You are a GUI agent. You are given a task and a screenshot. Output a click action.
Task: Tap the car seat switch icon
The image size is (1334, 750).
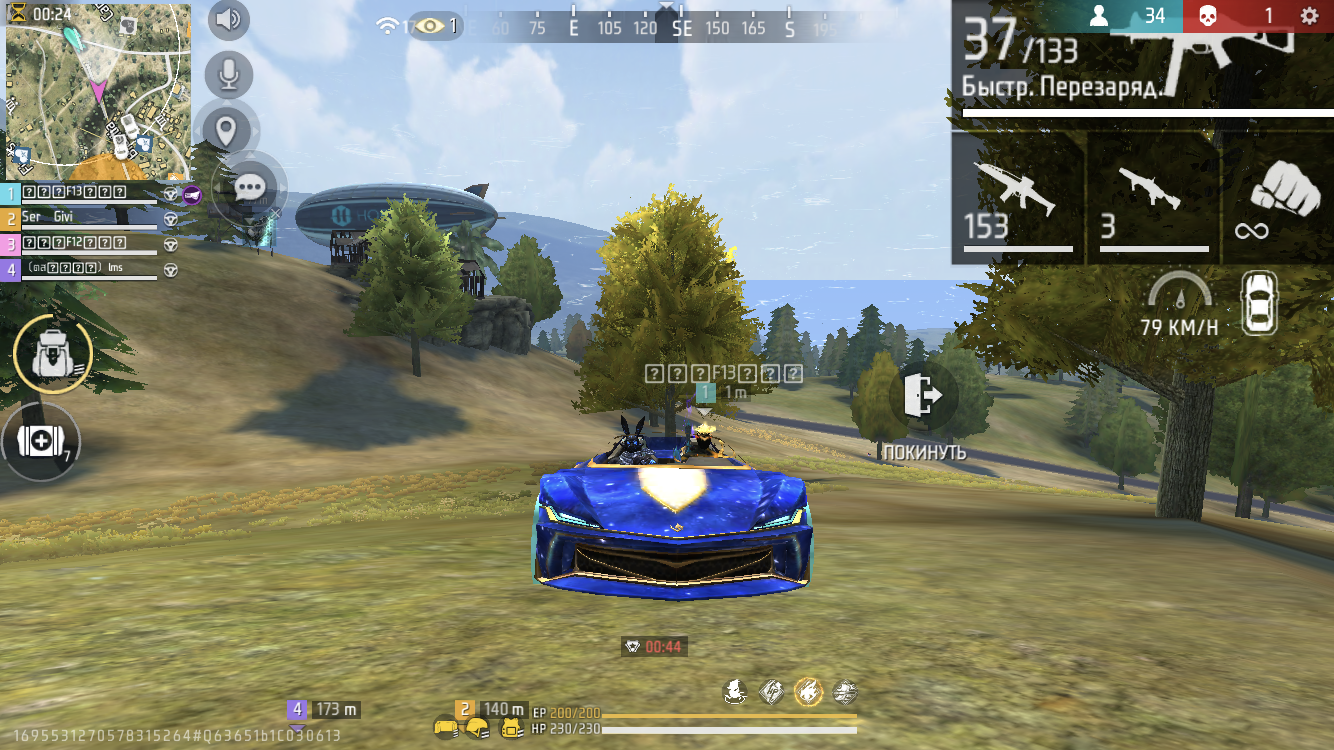[x=1260, y=303]
